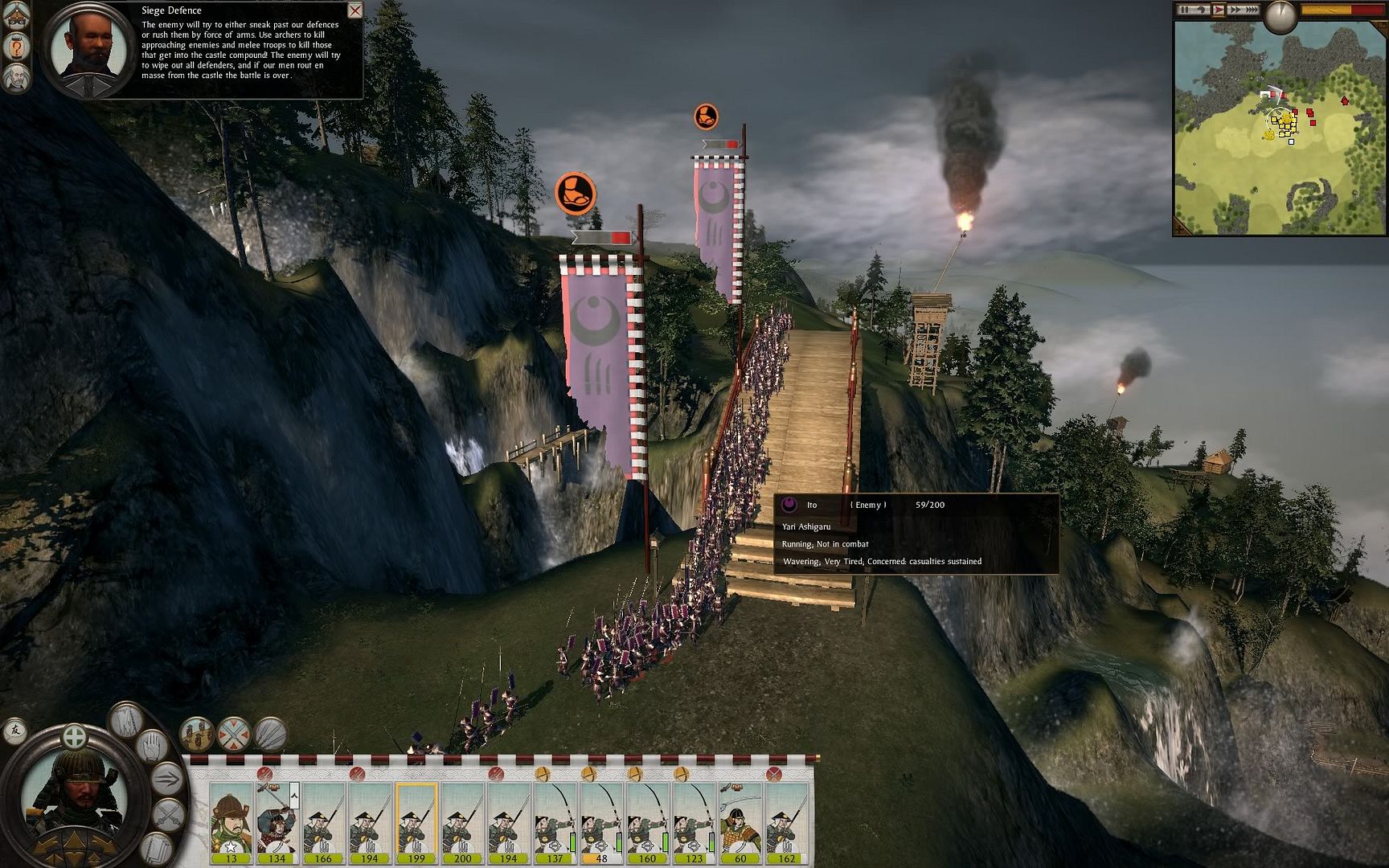
Task: Select the highlighted yari ashigaru card with 199
Action: pyautogui.click(x=416, y=821)
